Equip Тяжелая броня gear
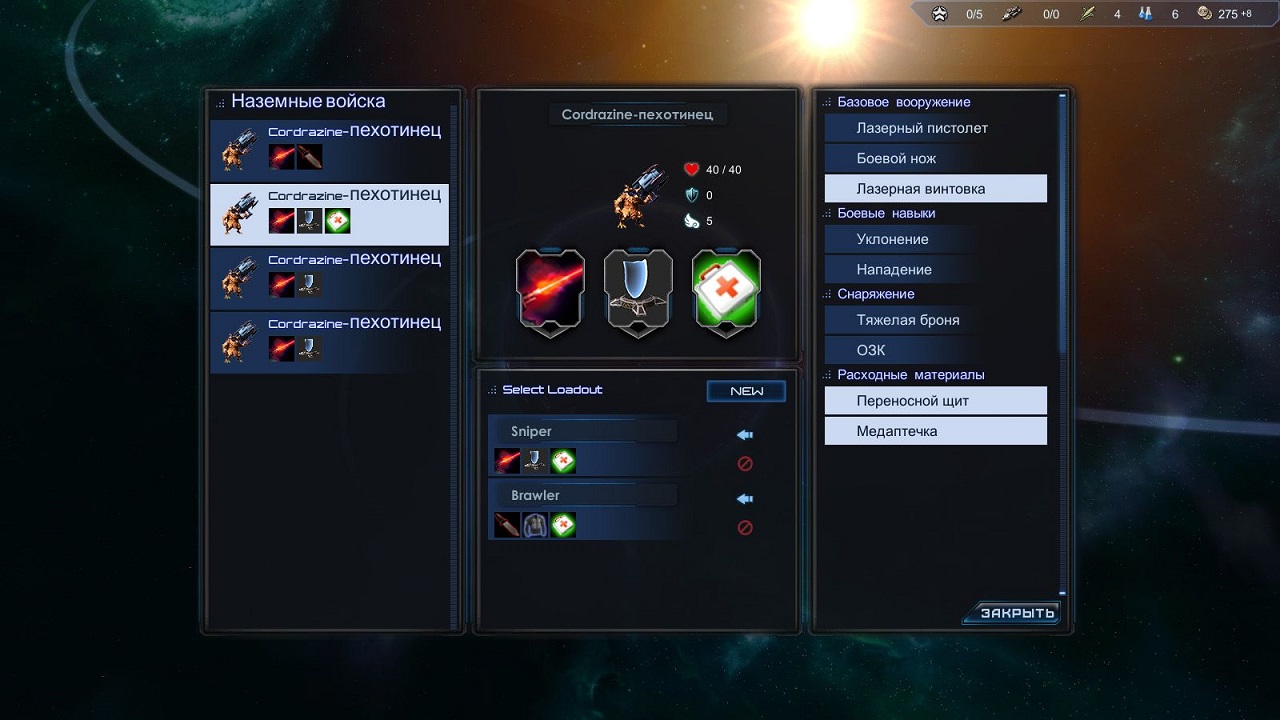This screenshot has height=720, width=1280. [x=935, y=320]
